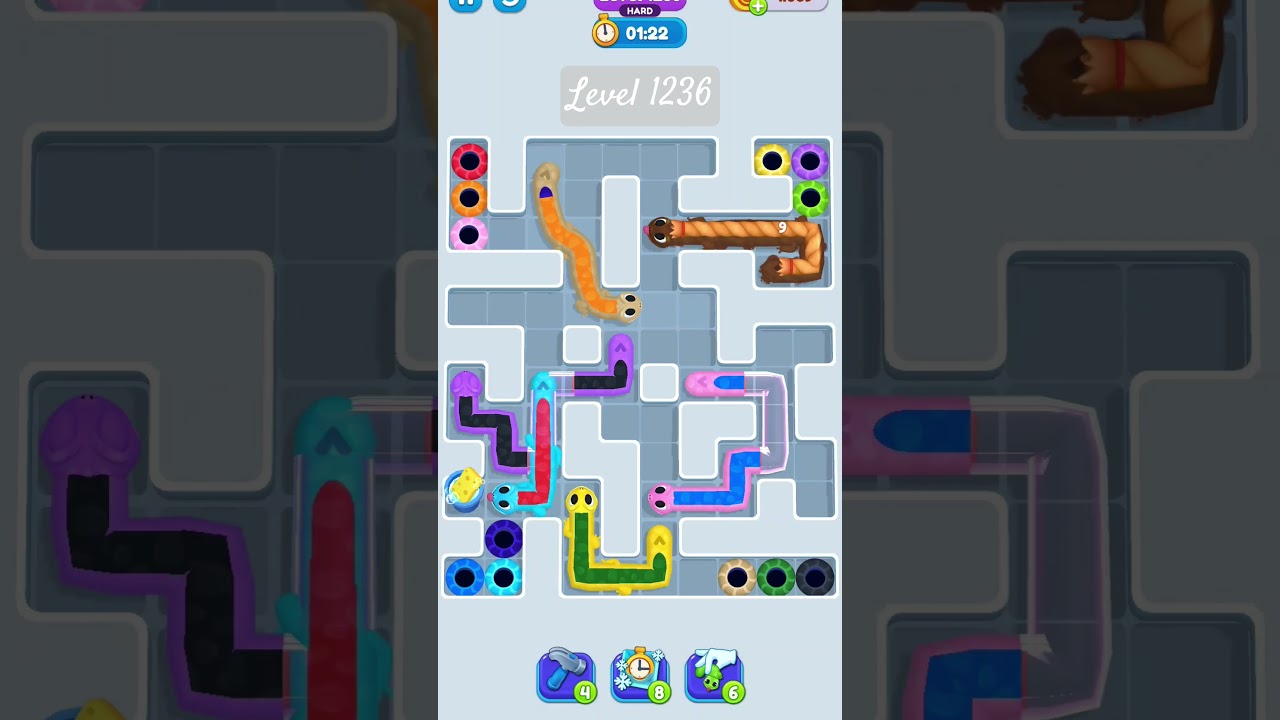
Task: Tap the HARD difficulty badge
Action: [638, 12]
